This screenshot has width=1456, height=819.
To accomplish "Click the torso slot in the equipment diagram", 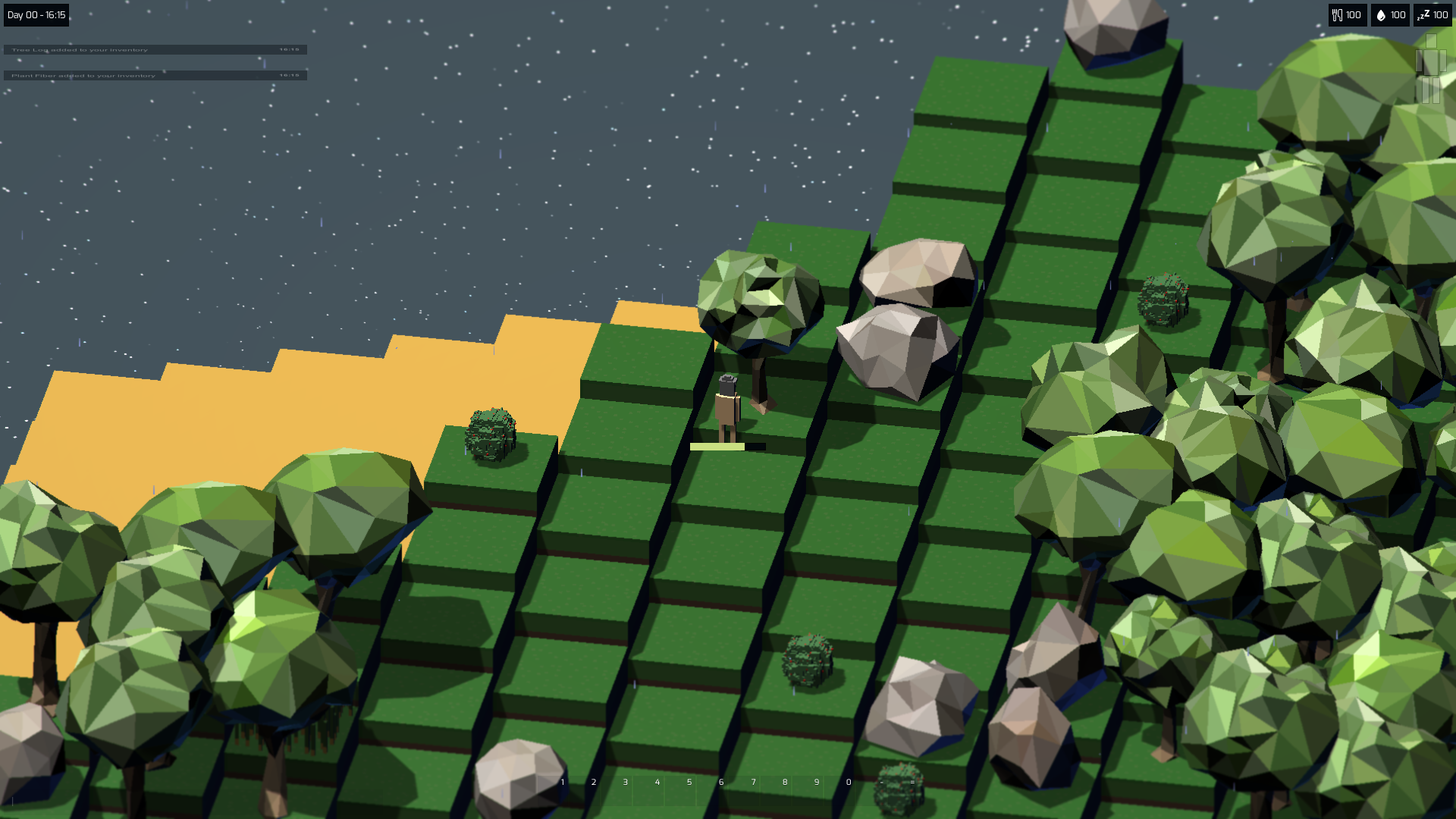I will click(1431, 62).
